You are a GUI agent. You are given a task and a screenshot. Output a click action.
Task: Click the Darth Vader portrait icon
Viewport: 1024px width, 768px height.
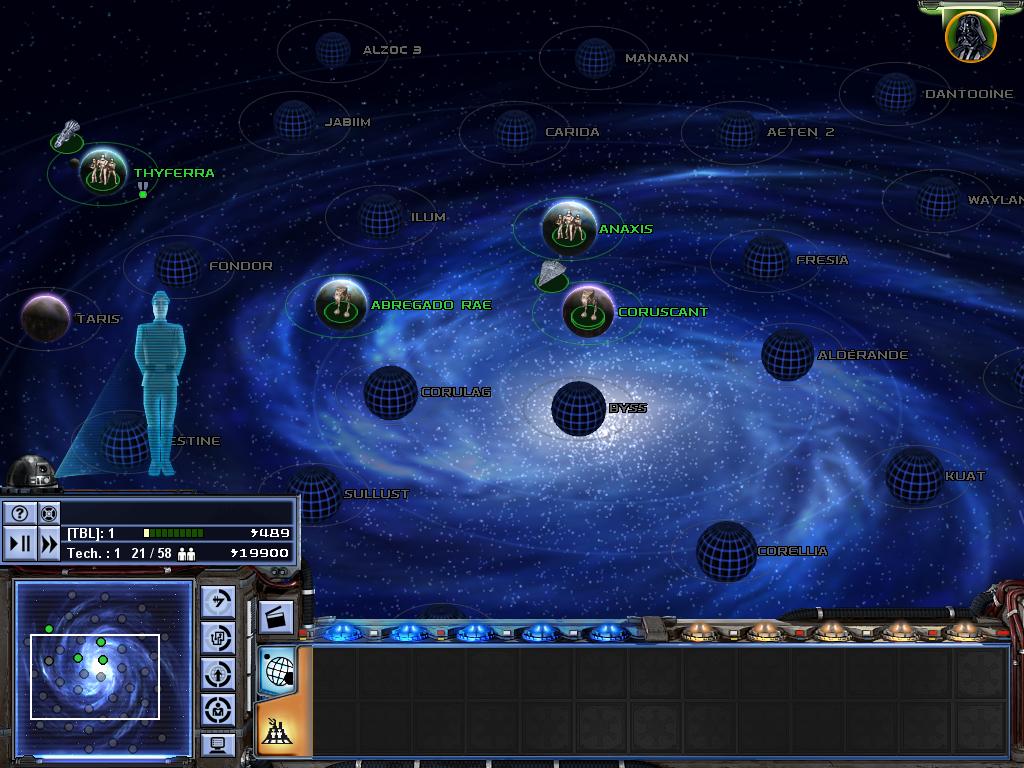pyautogui.click(x=969, y=35)
